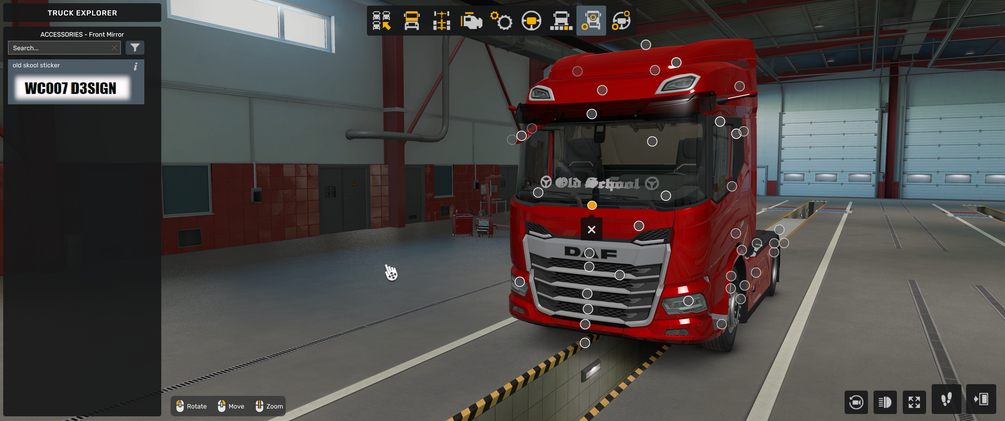This screenshot has width=1005, height=421.
Task: Toggle fullscreen view with the arrows icon
Action: coord(914,402)
